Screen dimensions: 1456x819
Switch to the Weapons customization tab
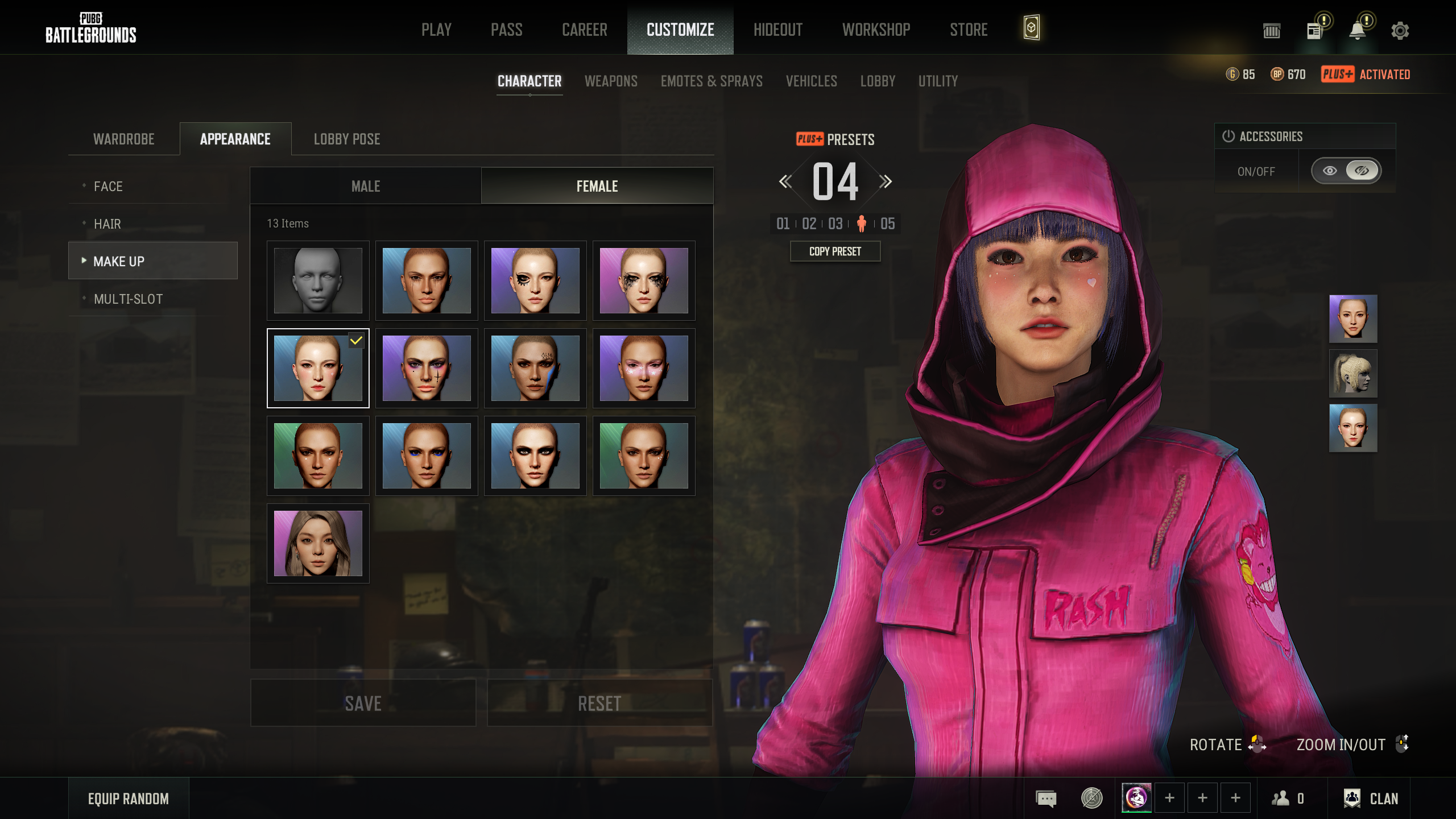(611, 81)
